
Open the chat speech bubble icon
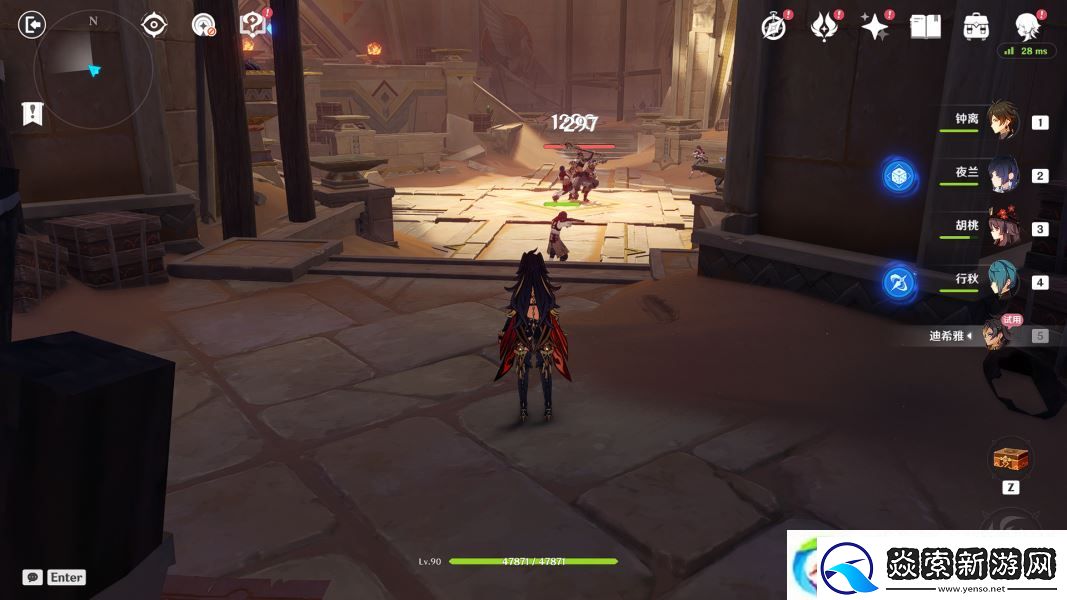(x=33, y=577)
